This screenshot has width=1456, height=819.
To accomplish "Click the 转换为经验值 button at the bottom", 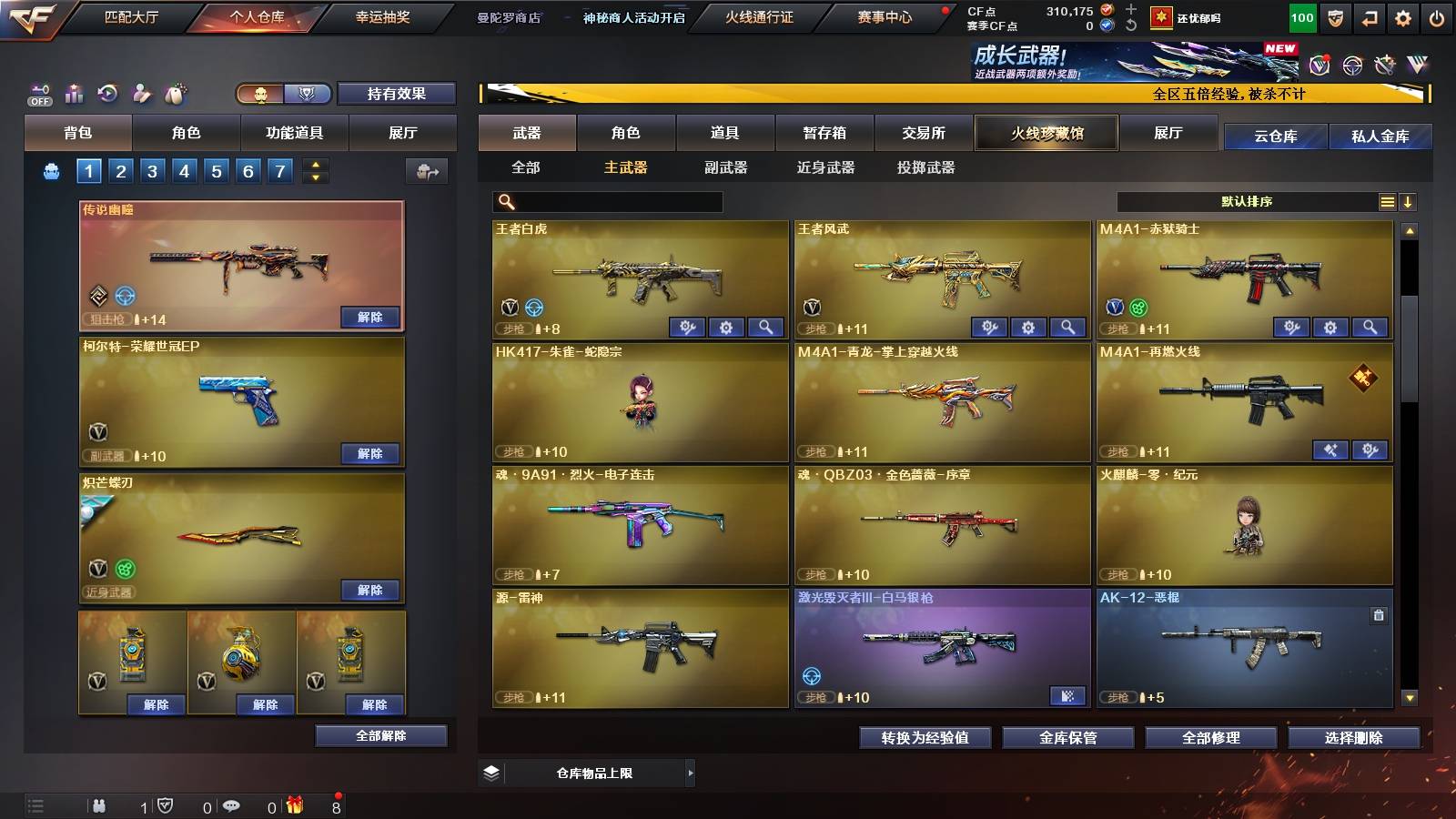I will (925, 738).
